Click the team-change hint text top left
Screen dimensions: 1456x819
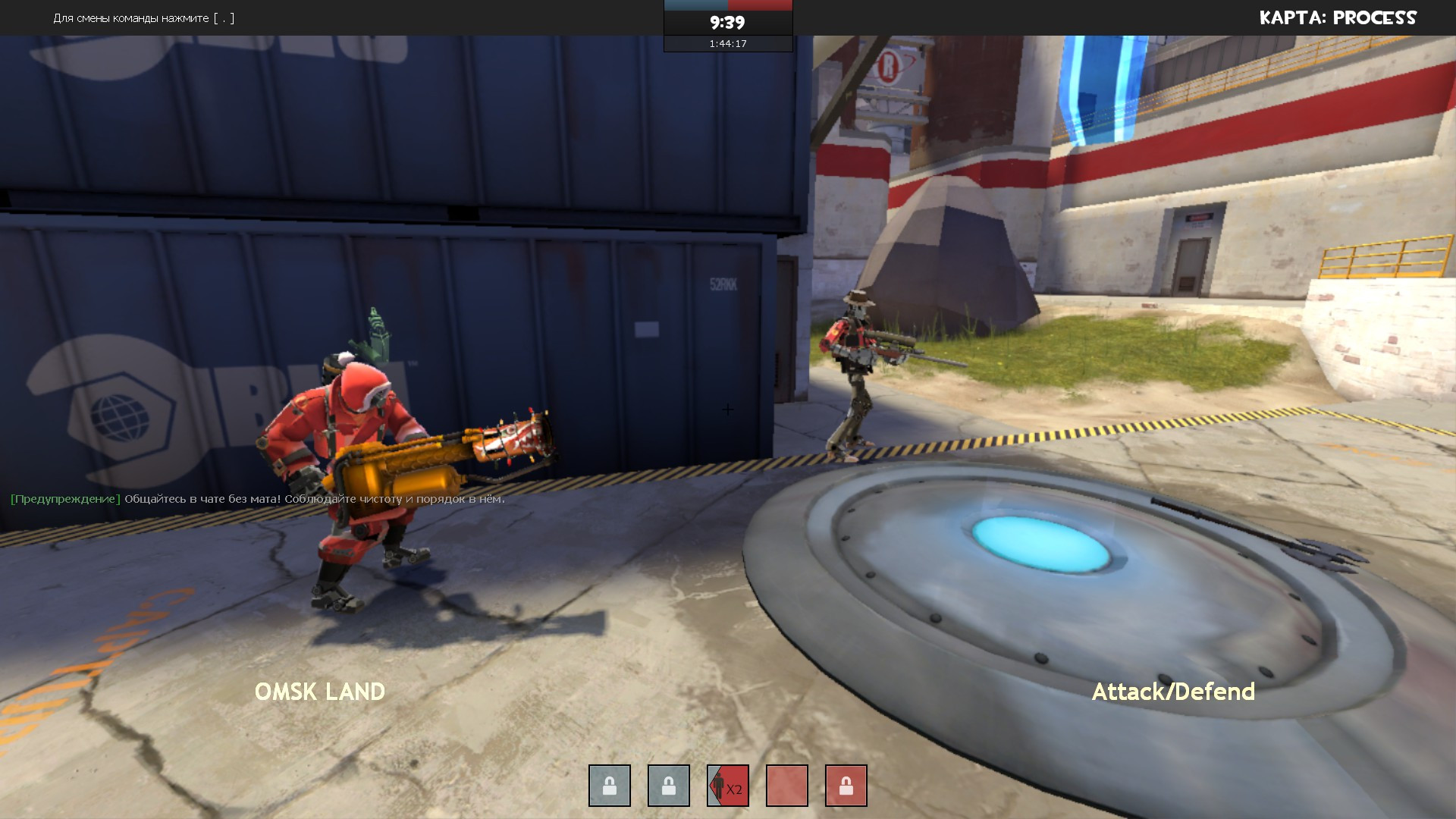tap(143, 18)
